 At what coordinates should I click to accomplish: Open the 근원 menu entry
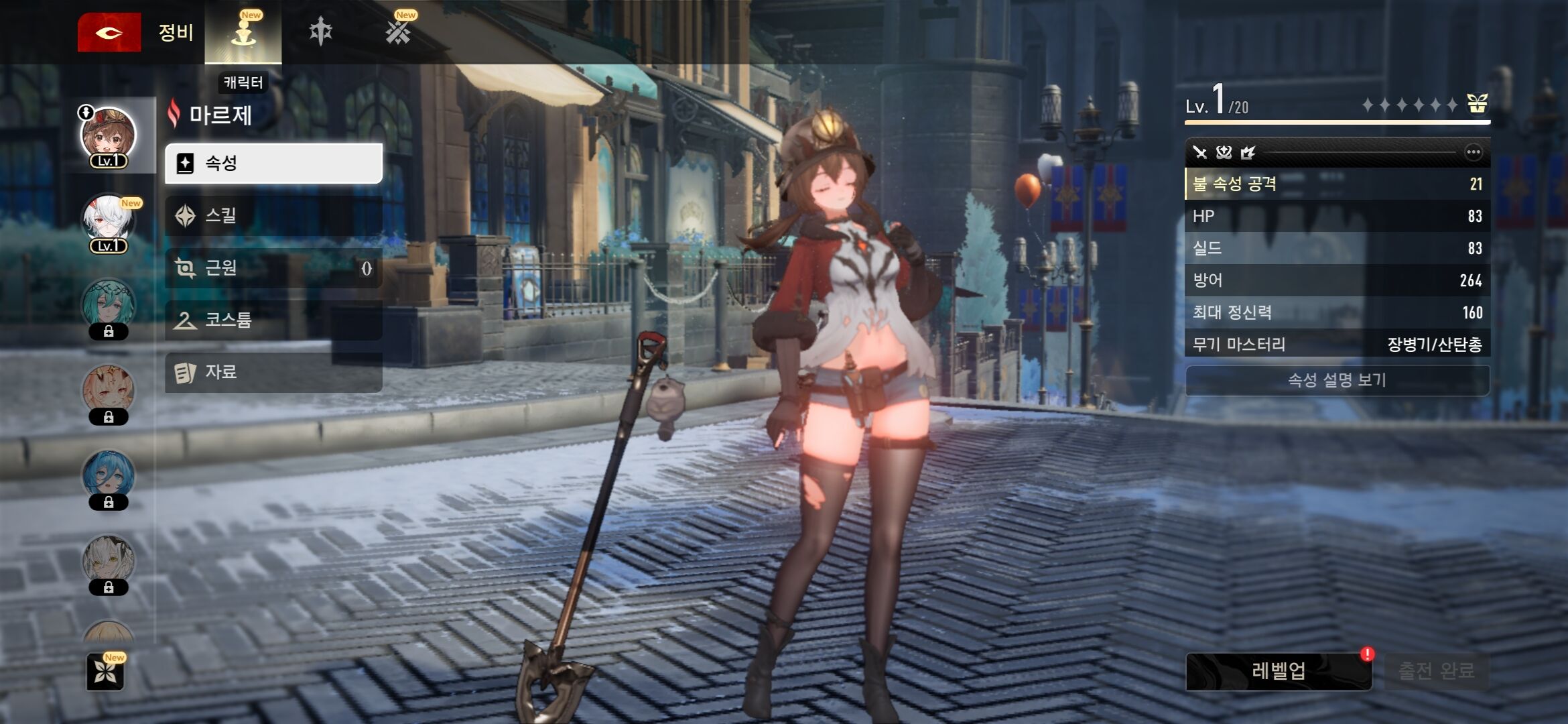(x=273, y=267)
